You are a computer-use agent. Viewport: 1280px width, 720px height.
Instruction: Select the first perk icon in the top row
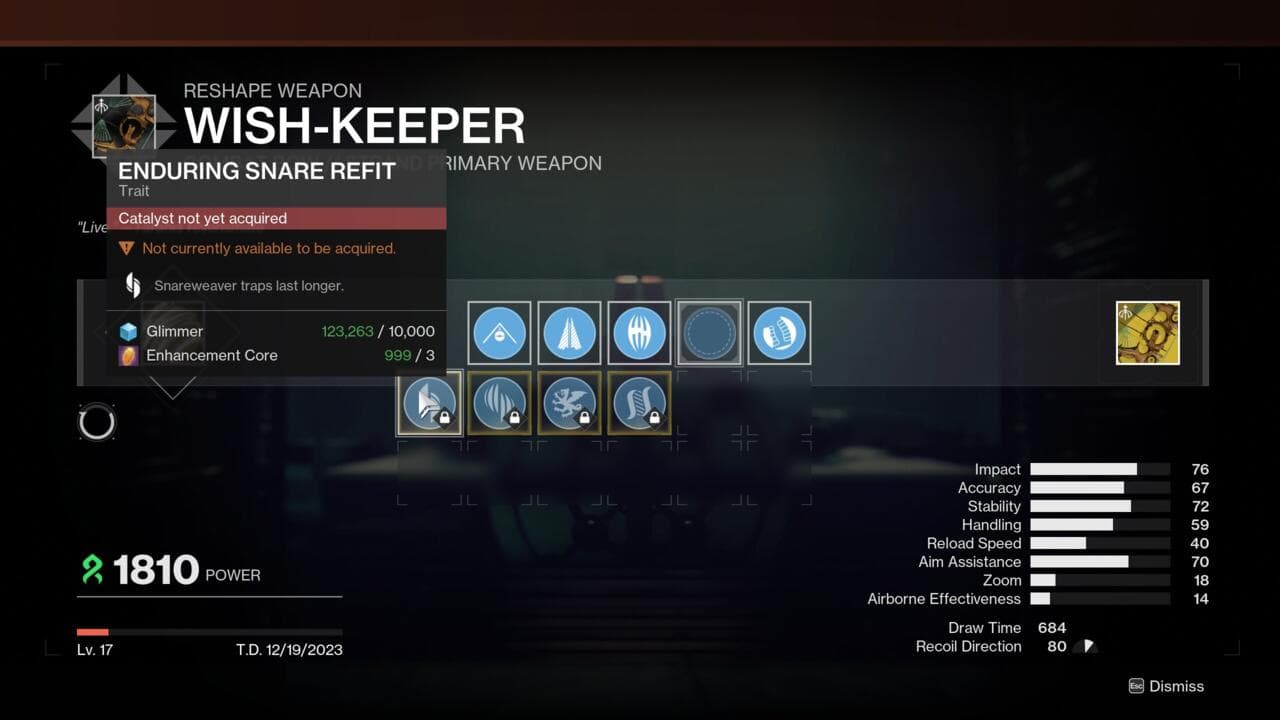point(500,334)
